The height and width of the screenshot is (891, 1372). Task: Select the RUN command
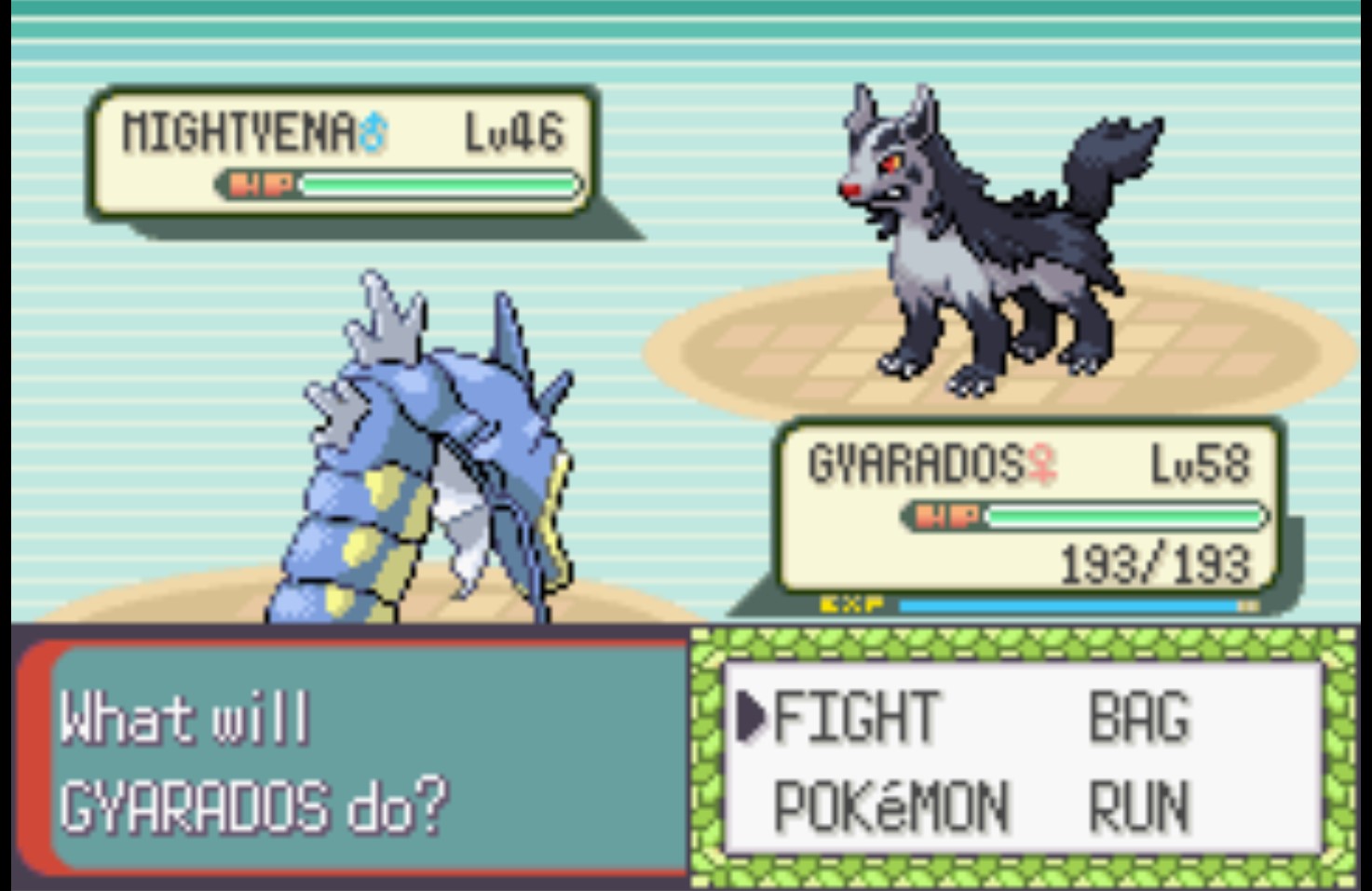[x=1138, y=806]
